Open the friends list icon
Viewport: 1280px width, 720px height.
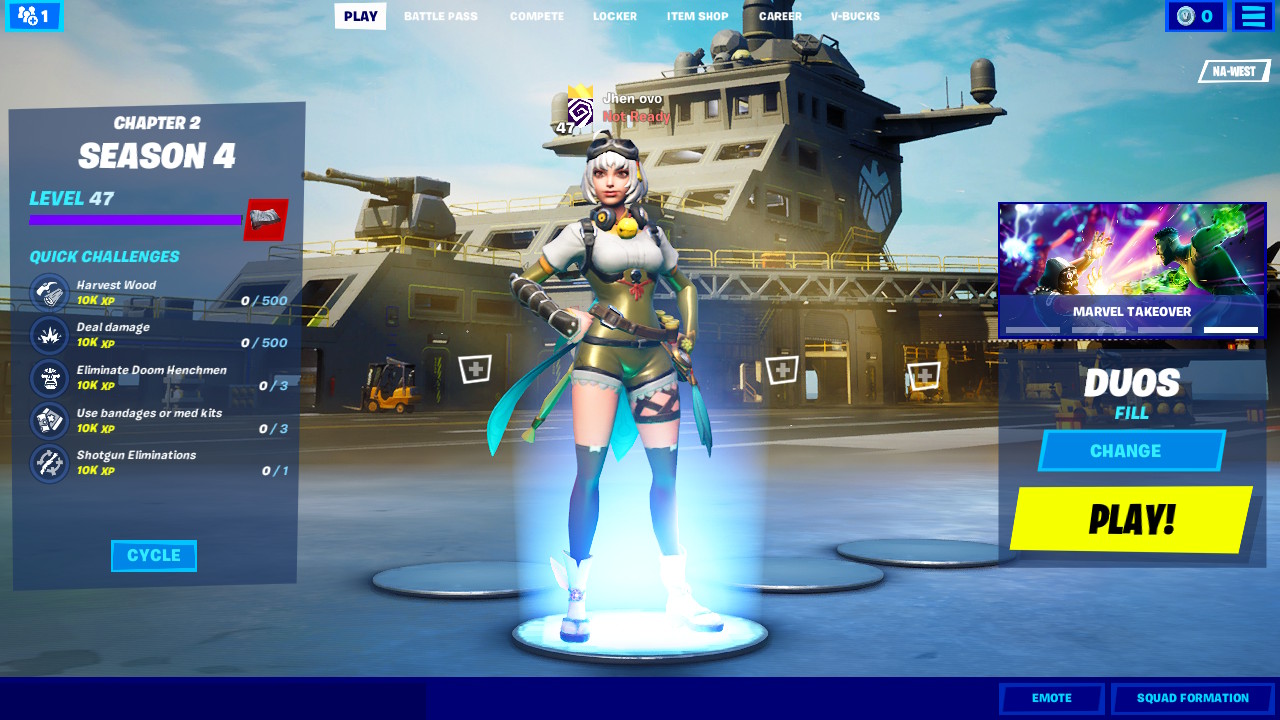pos(34,16)
